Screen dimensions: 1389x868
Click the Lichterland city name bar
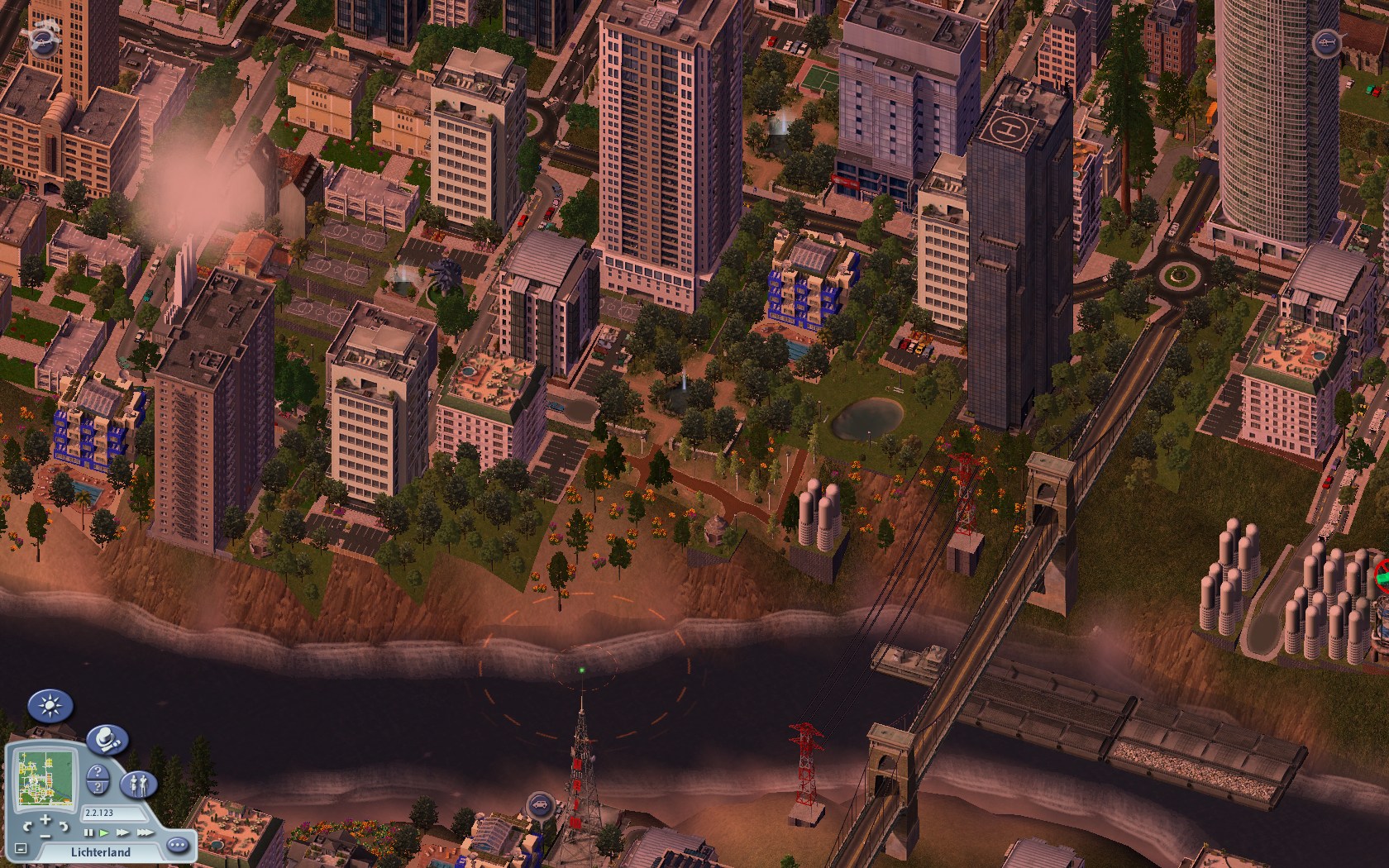pyautogui.click(x=99, y=852)
